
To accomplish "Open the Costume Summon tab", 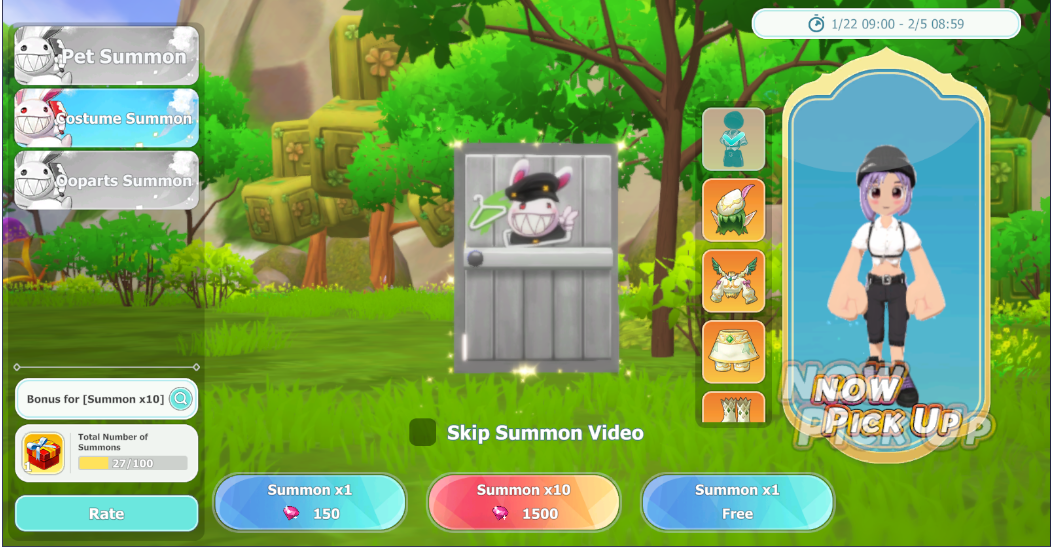I will click(x=106, y=118).
